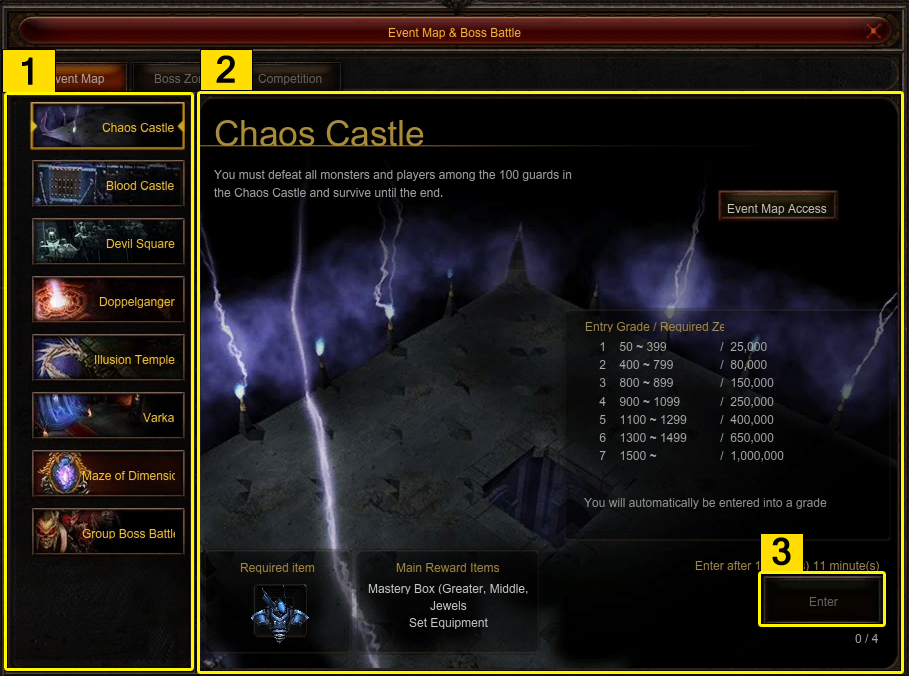
Task: Select the Maze of Dimensions entry
Action: click(x=108, y=475)
